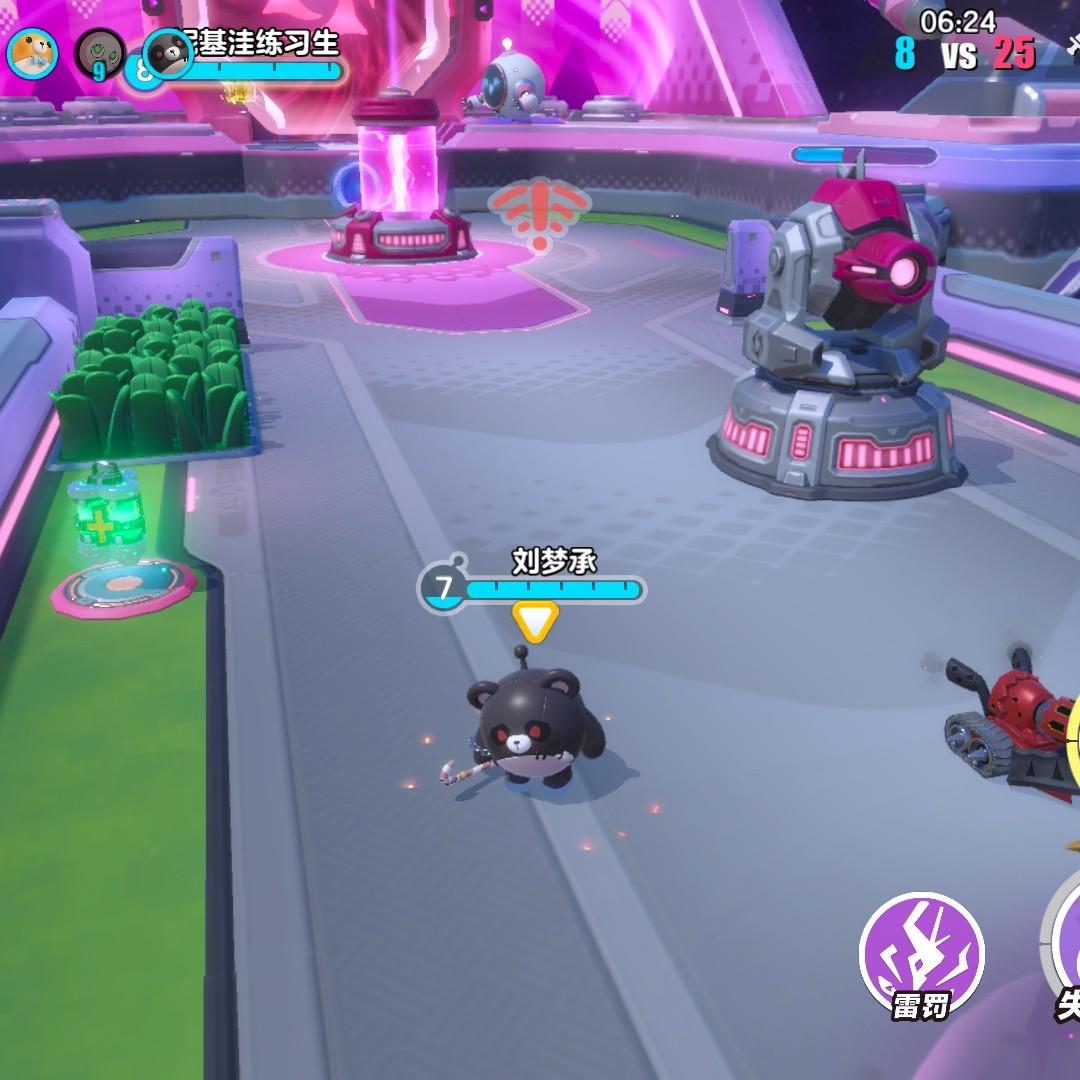Screen dimensions: 1080x1080
Task: Select the orange hamster teammate portrait
Action: coord(32,54)
